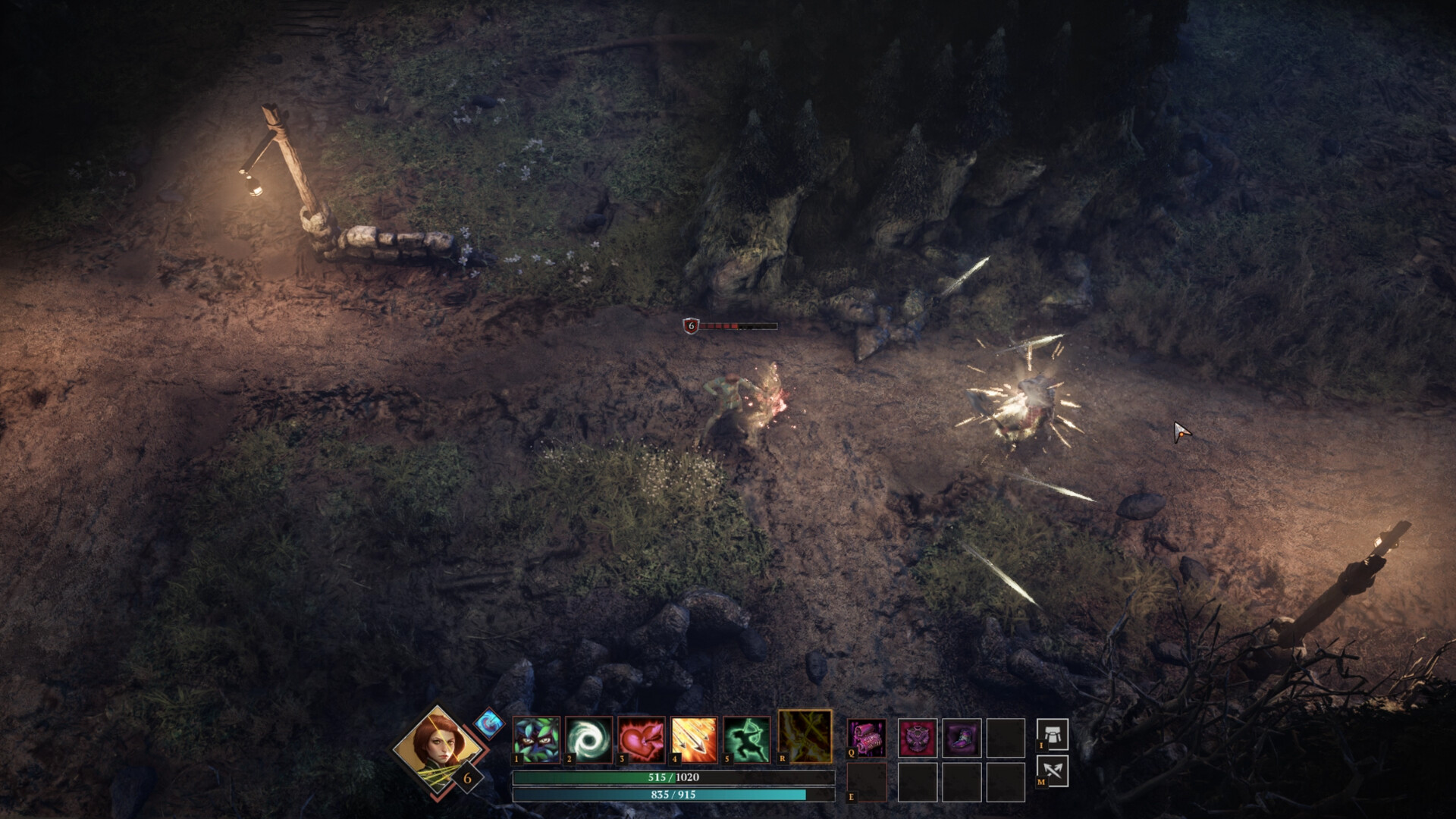Click the level 6 badge under the portrait

pyautogui.click(x=466, y=777)
